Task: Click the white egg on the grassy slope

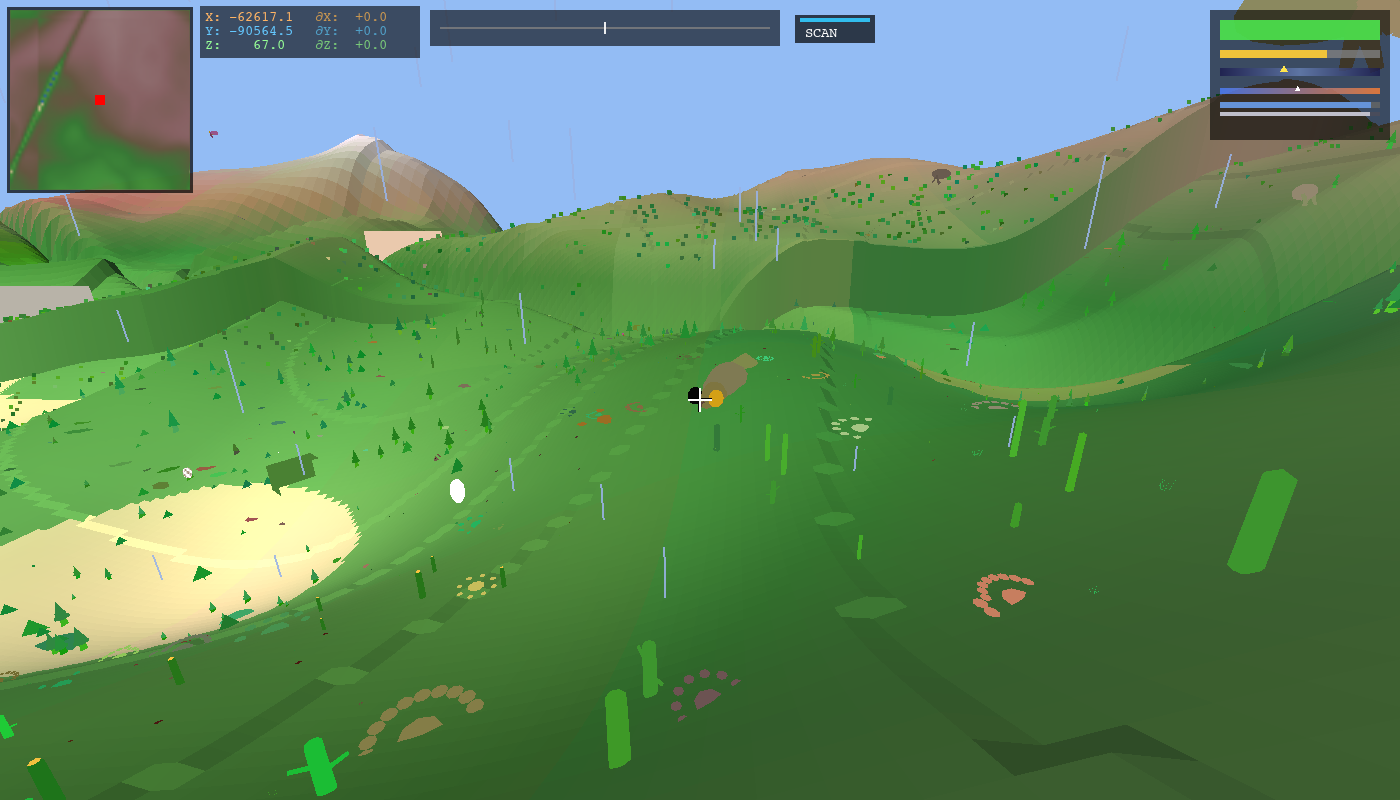Action: point(458,489)
